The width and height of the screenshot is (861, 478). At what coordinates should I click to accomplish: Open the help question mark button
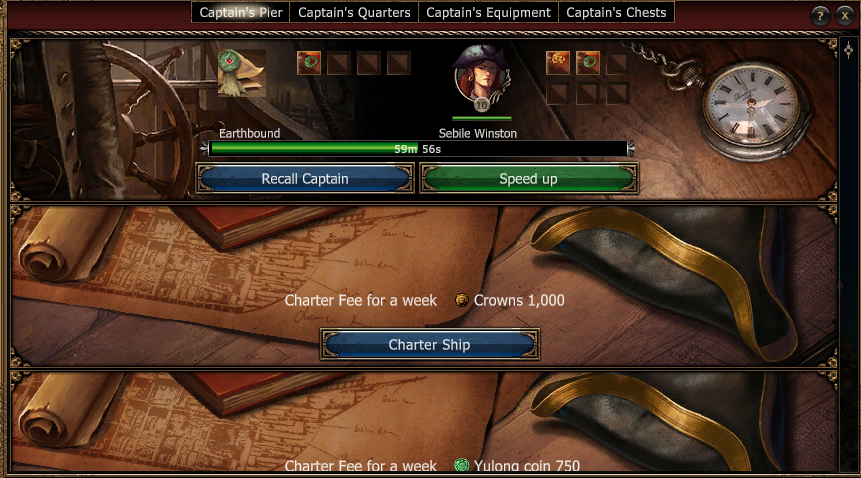(x=820, y=16)
